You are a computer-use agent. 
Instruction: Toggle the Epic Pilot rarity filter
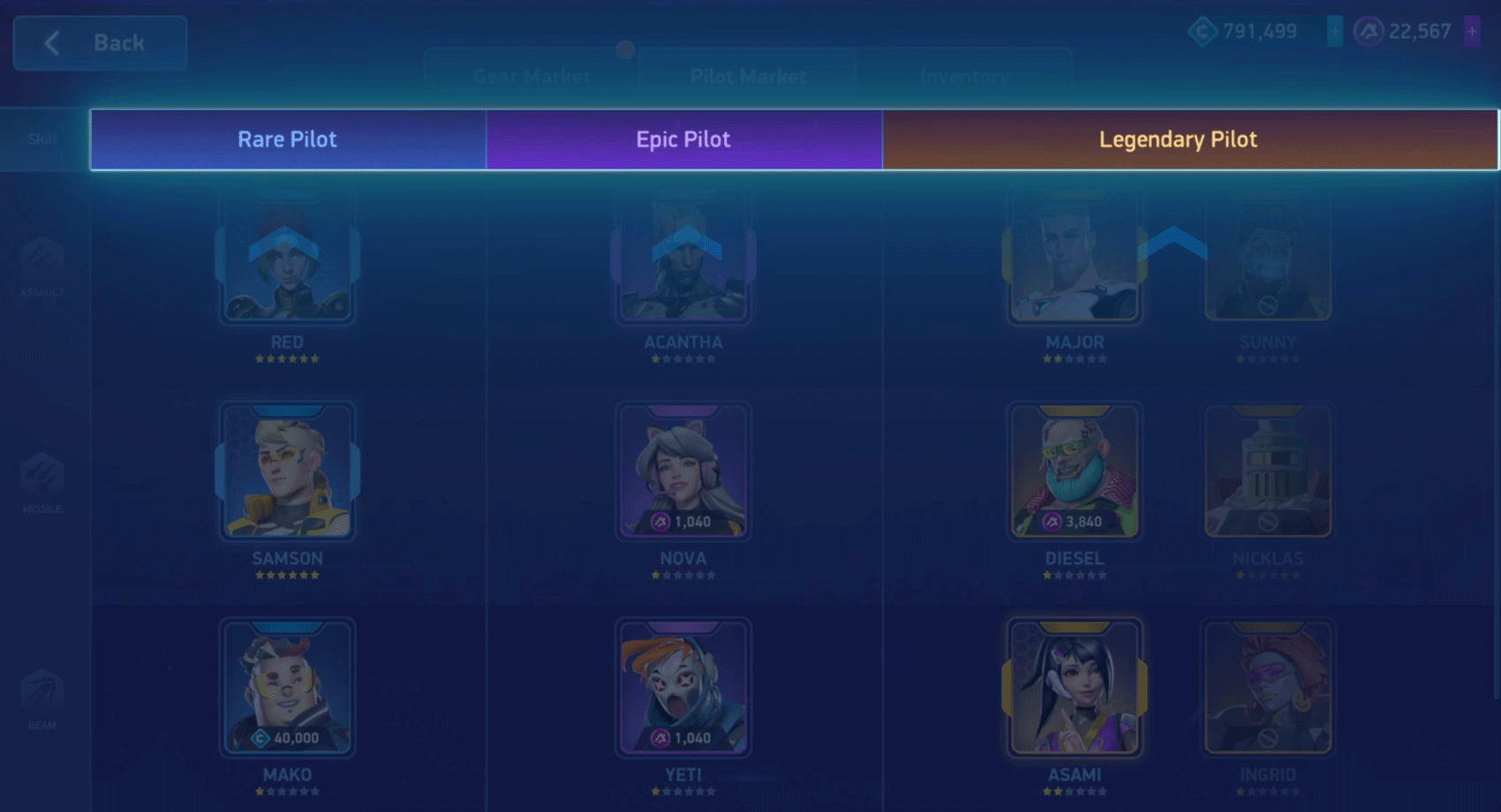point(683,139)
